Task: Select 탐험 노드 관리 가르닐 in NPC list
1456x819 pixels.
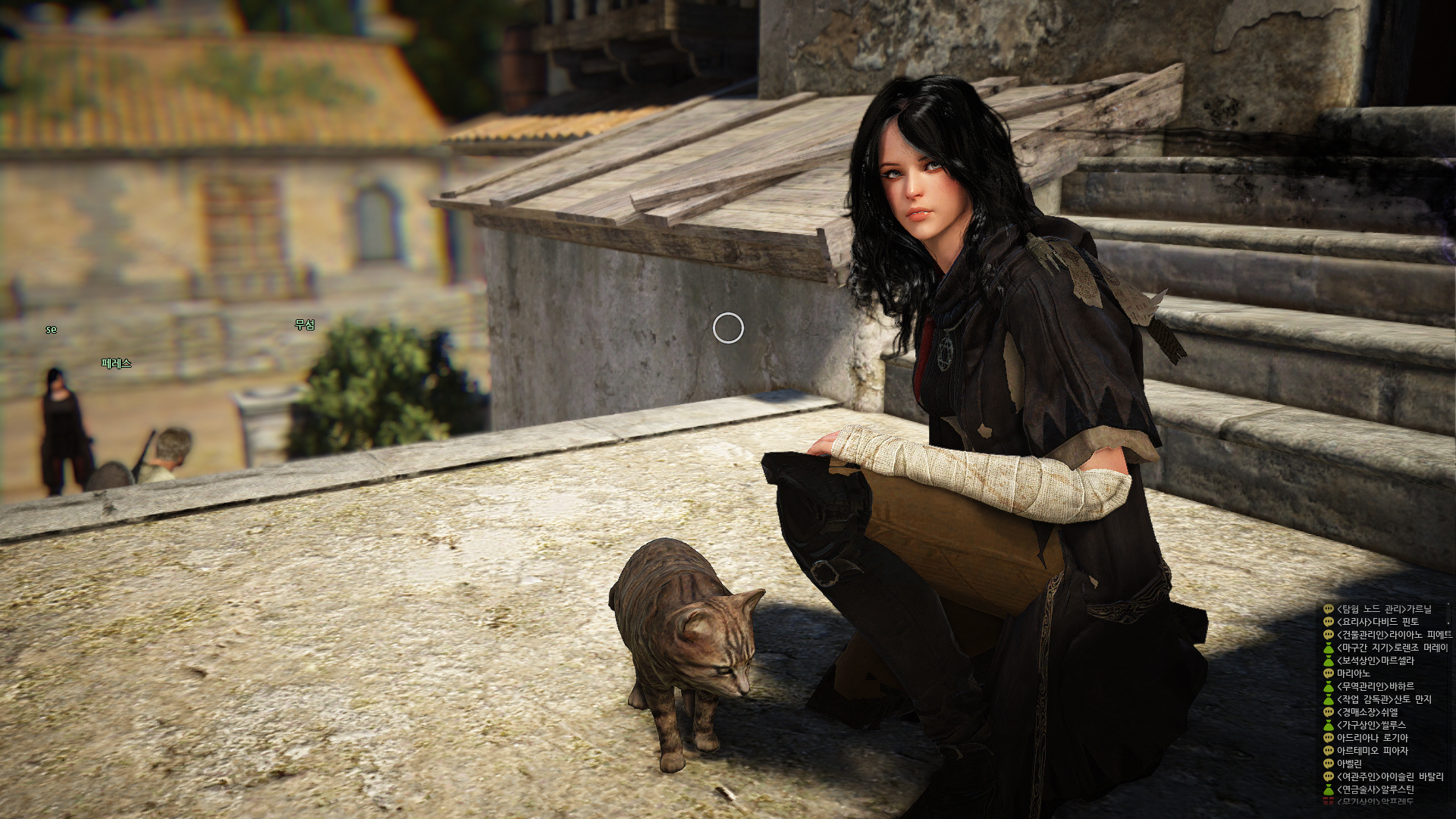Action: pyautogui.click(x=1384, y=609)
